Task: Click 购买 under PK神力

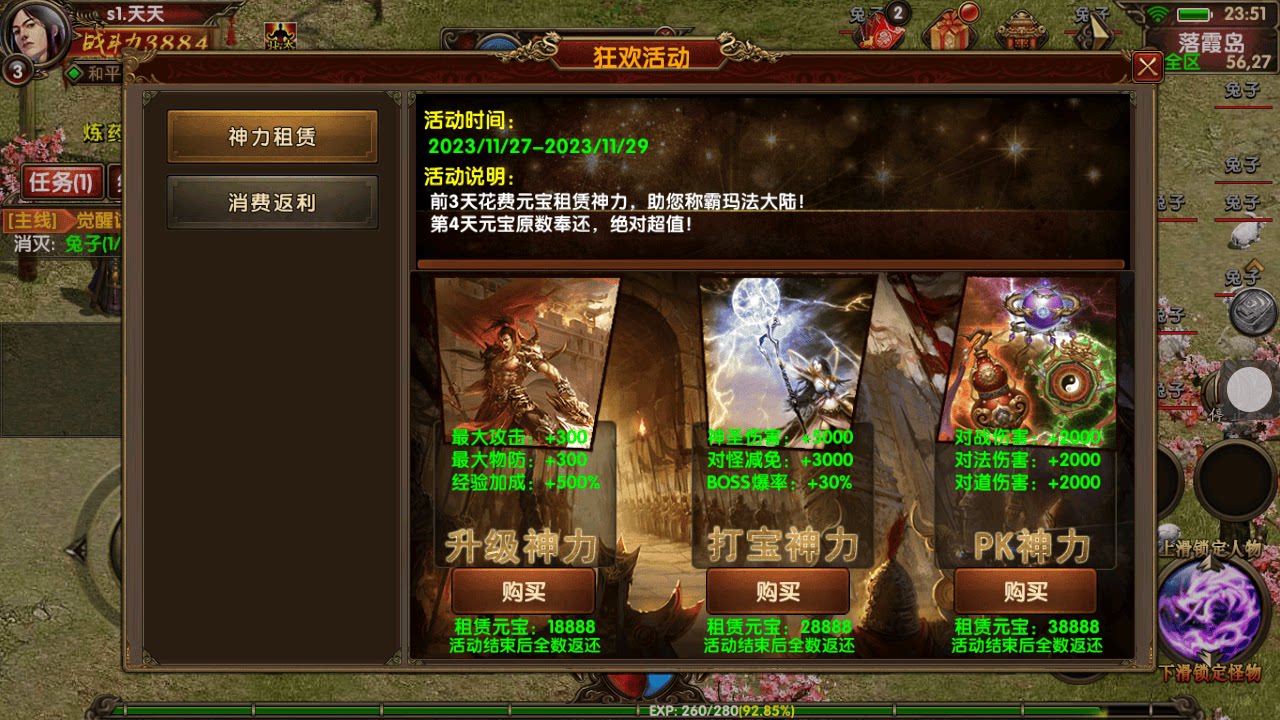Action: tap(1025, 591)
